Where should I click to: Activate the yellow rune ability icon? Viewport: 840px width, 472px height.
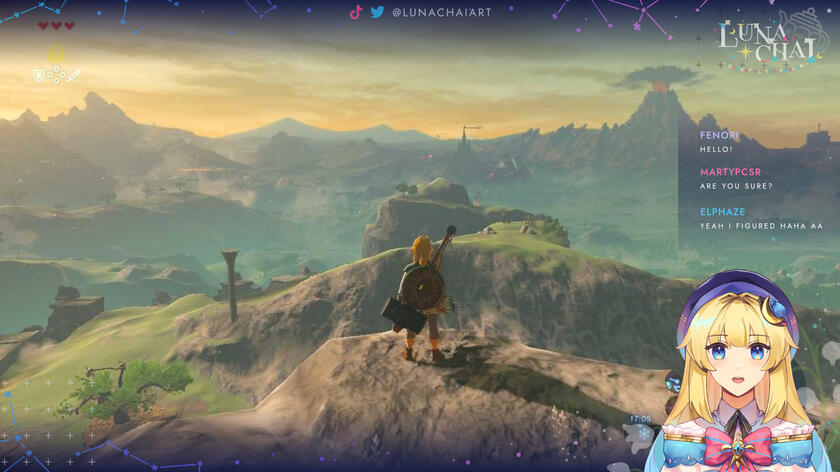(x=56, y=55)
